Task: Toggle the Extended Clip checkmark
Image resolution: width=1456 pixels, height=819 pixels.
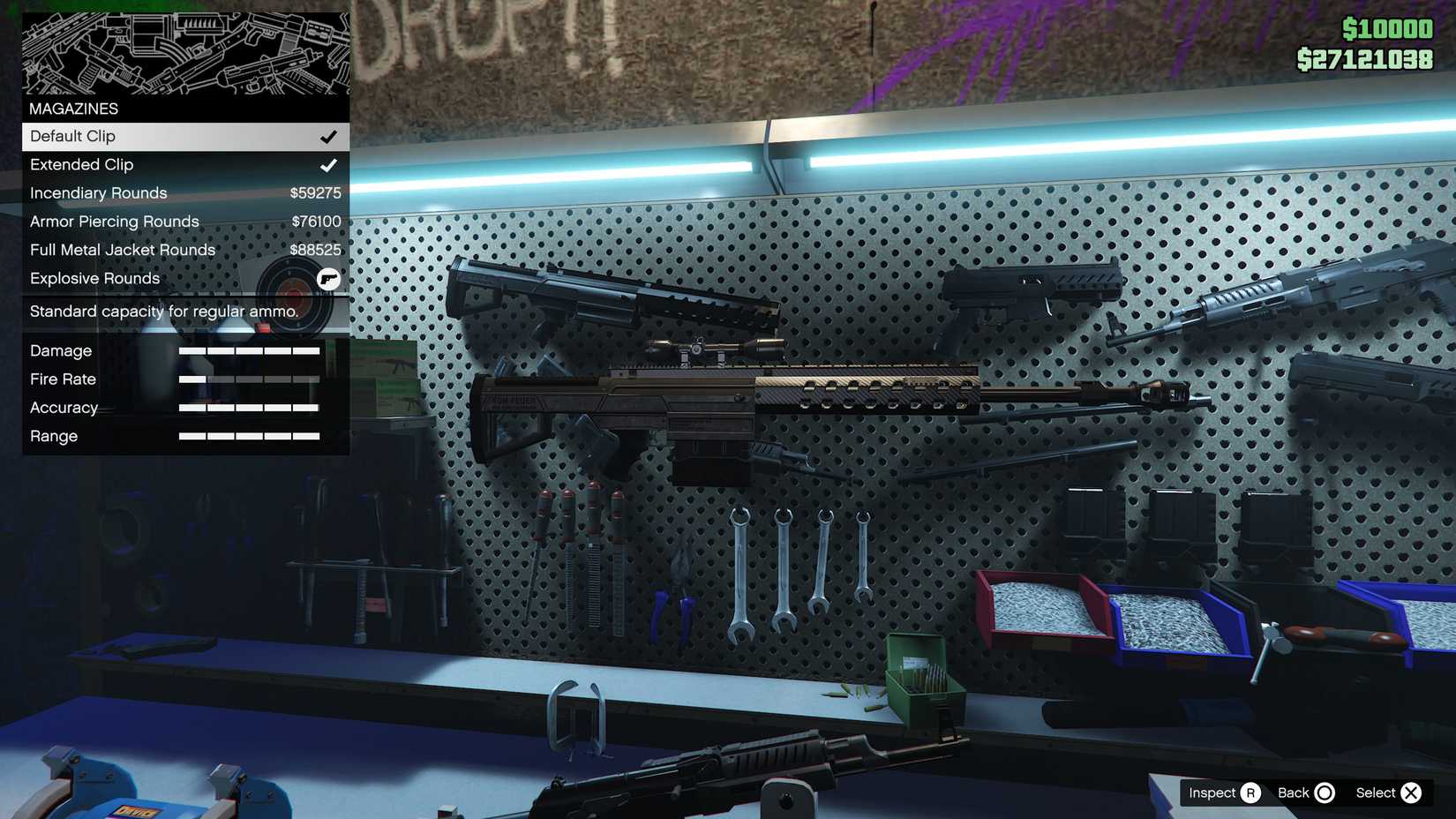Action: [330, 164]
